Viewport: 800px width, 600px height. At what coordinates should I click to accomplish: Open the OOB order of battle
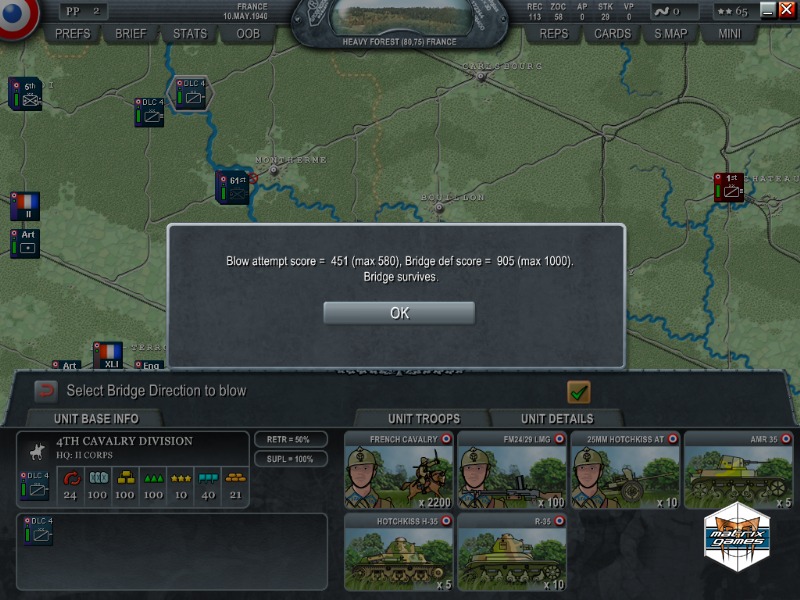pyautogui.click(x=248, y=33)
